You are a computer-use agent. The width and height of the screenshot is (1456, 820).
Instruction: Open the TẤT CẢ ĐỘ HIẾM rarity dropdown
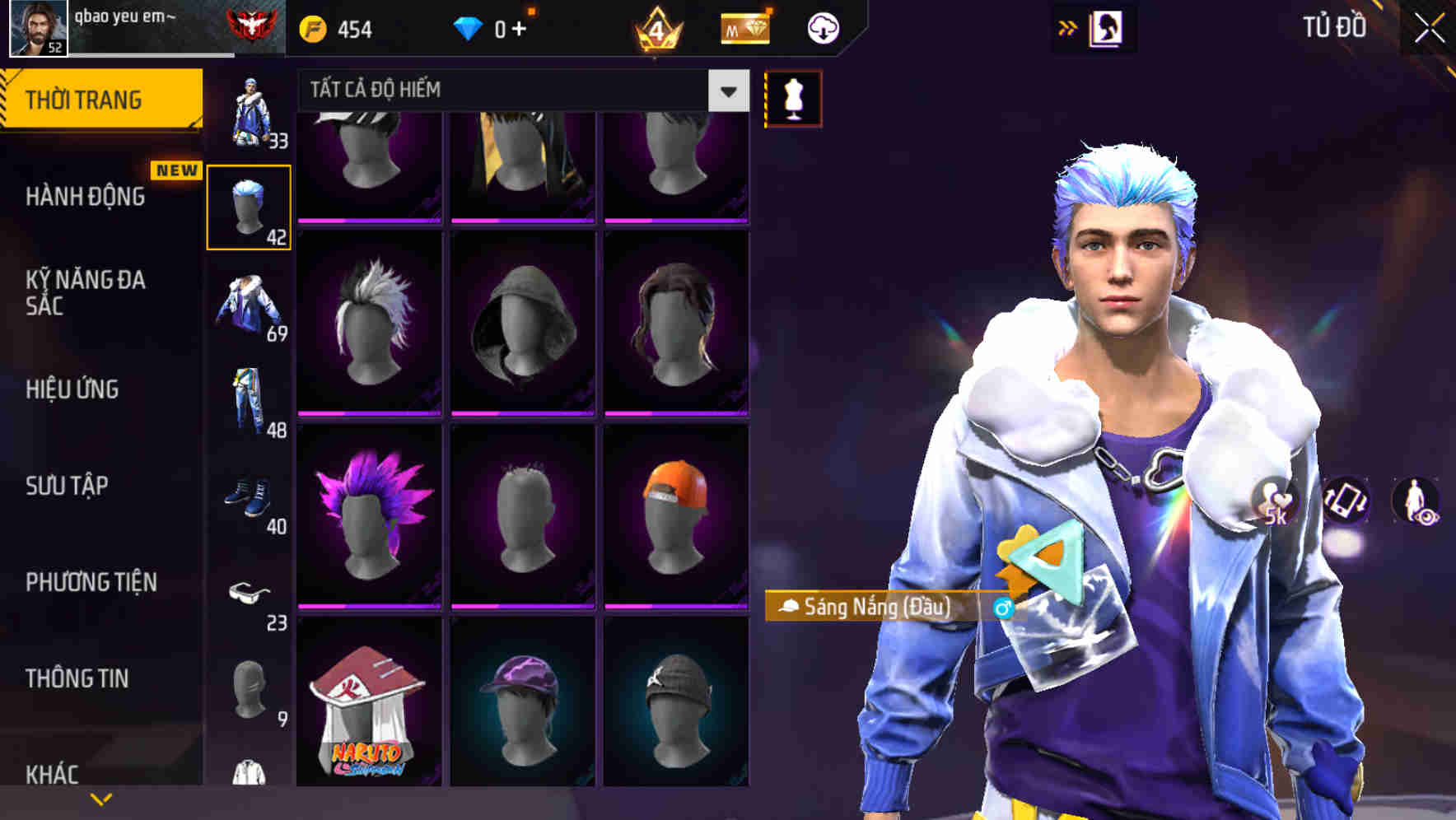click(494, 90)
